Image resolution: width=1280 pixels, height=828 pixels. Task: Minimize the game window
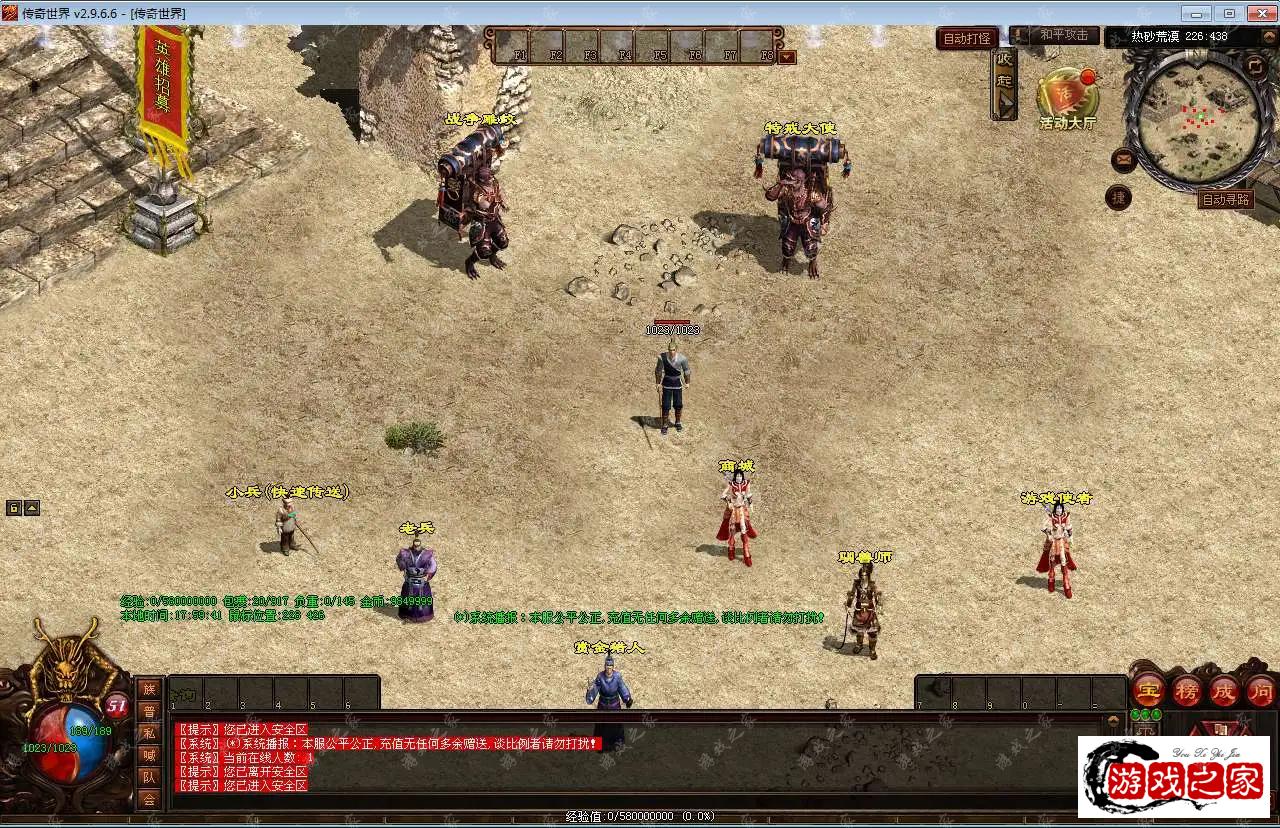(x=1196, y=13)
